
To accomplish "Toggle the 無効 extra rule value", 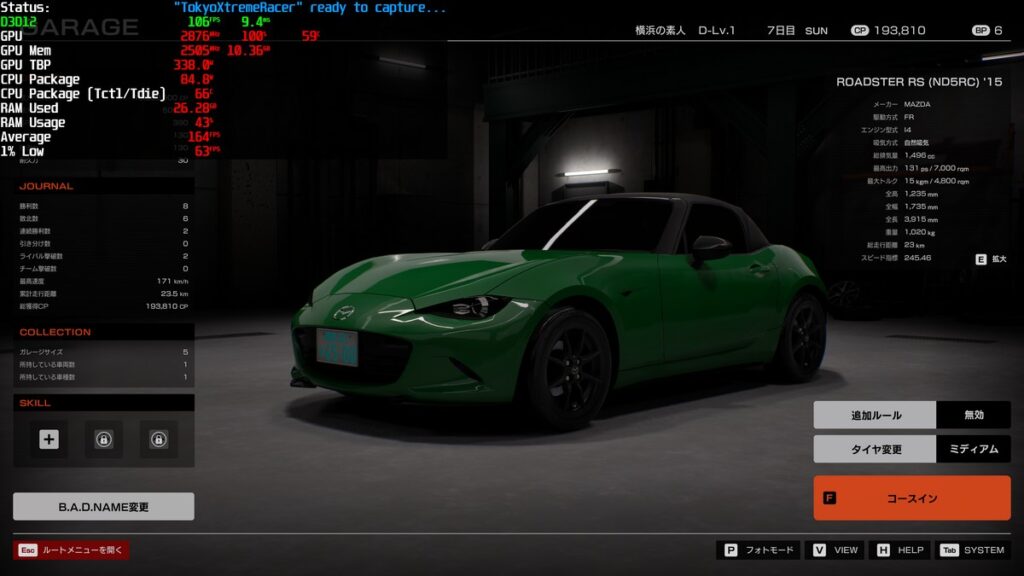I will coord(973,415).
